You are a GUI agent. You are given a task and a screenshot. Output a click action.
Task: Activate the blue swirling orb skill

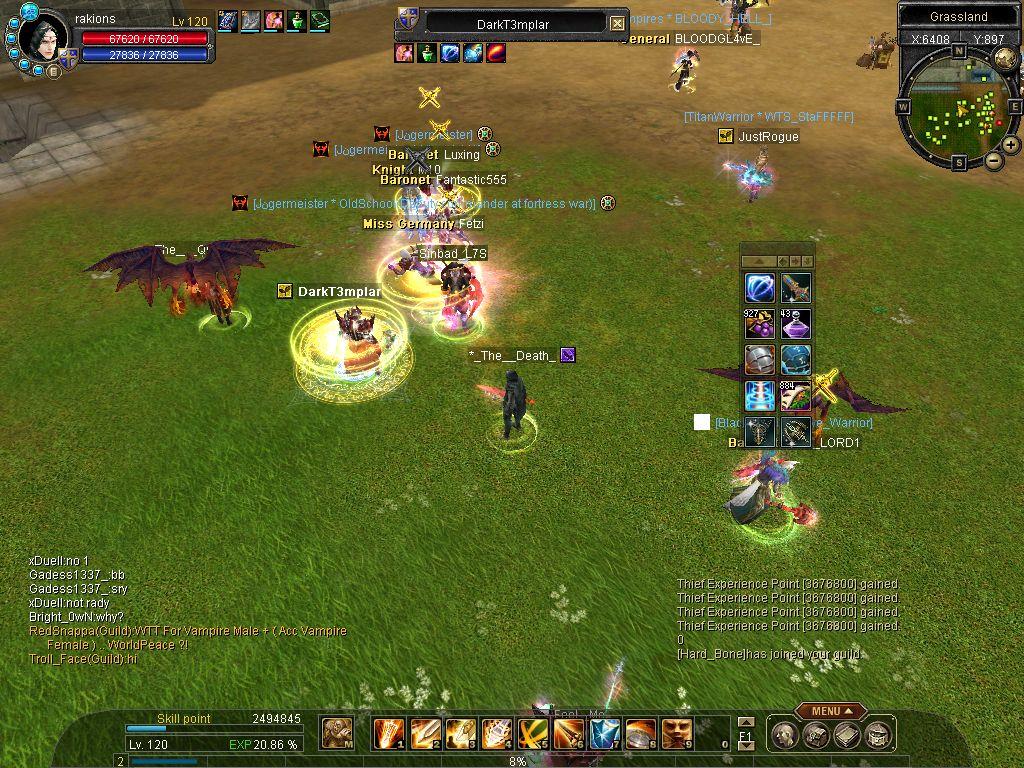[760, 289]
